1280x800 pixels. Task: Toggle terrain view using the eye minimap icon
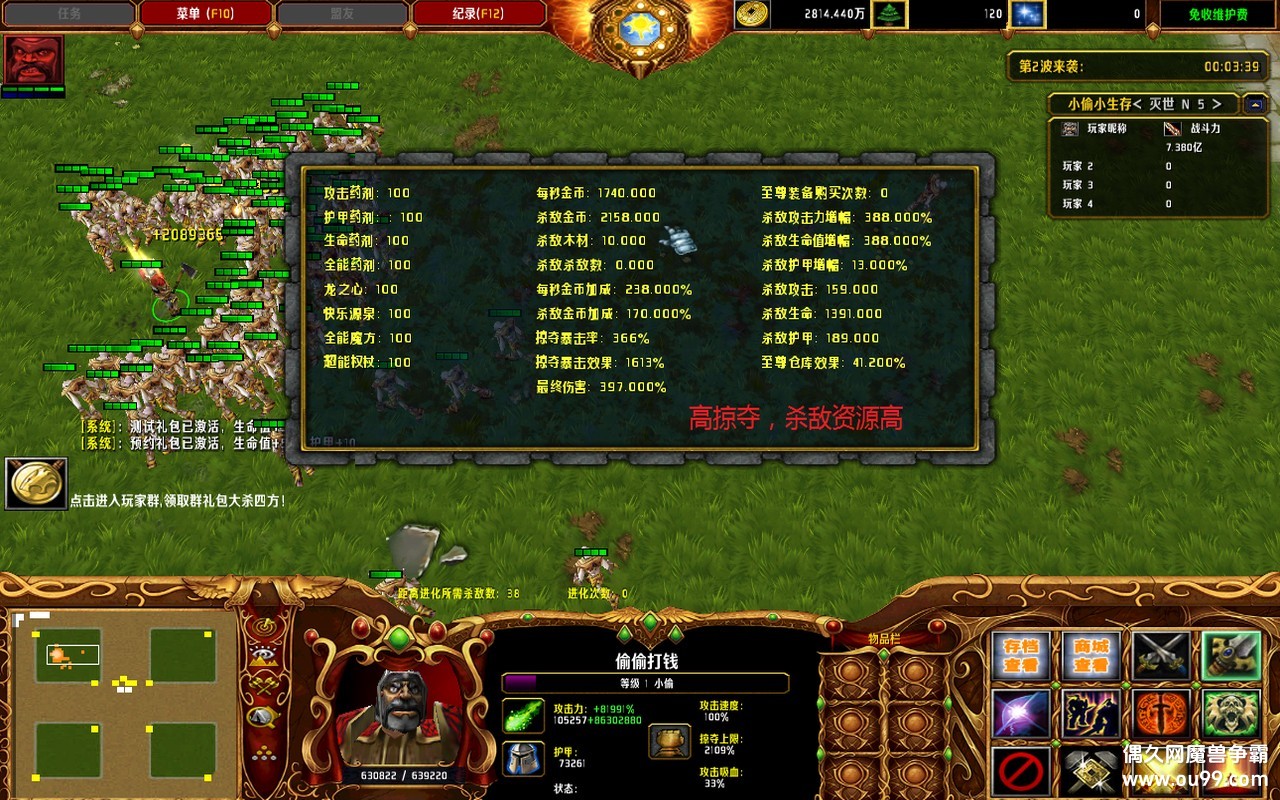tap(262, 653)
